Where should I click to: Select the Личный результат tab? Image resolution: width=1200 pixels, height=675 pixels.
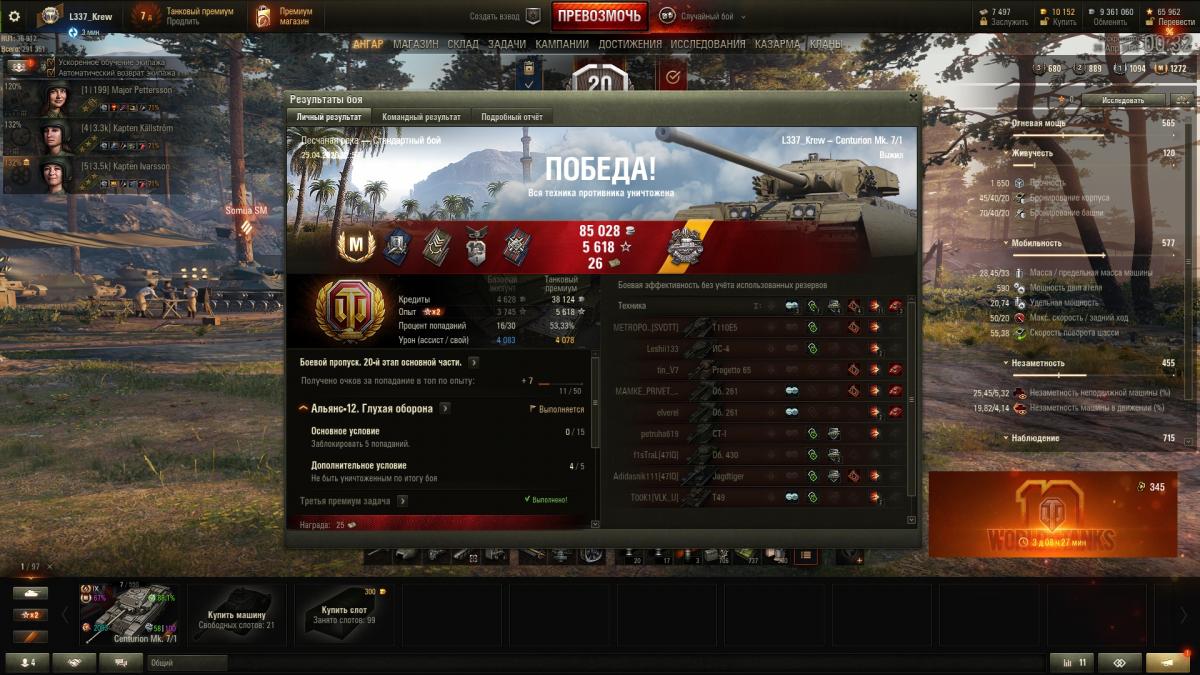coord(329,117)
